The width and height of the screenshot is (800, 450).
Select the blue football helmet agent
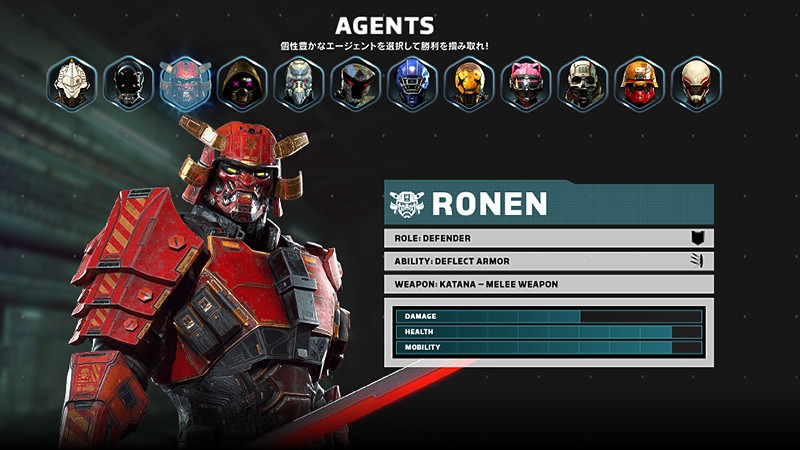tap(413, 82)
